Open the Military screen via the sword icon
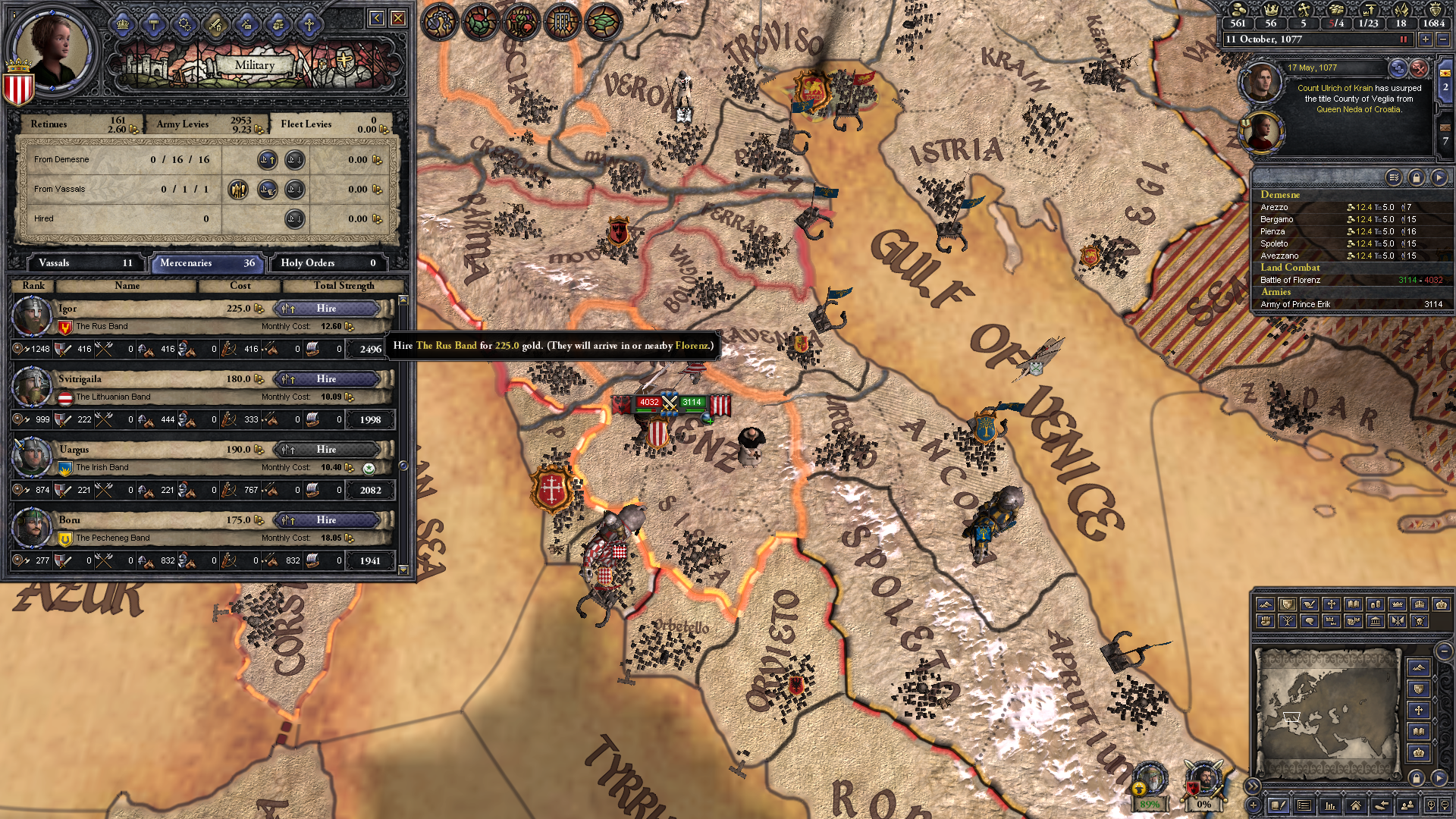Image resolution: width=1456 pixels, height=819 pixels. pos(215,26)
